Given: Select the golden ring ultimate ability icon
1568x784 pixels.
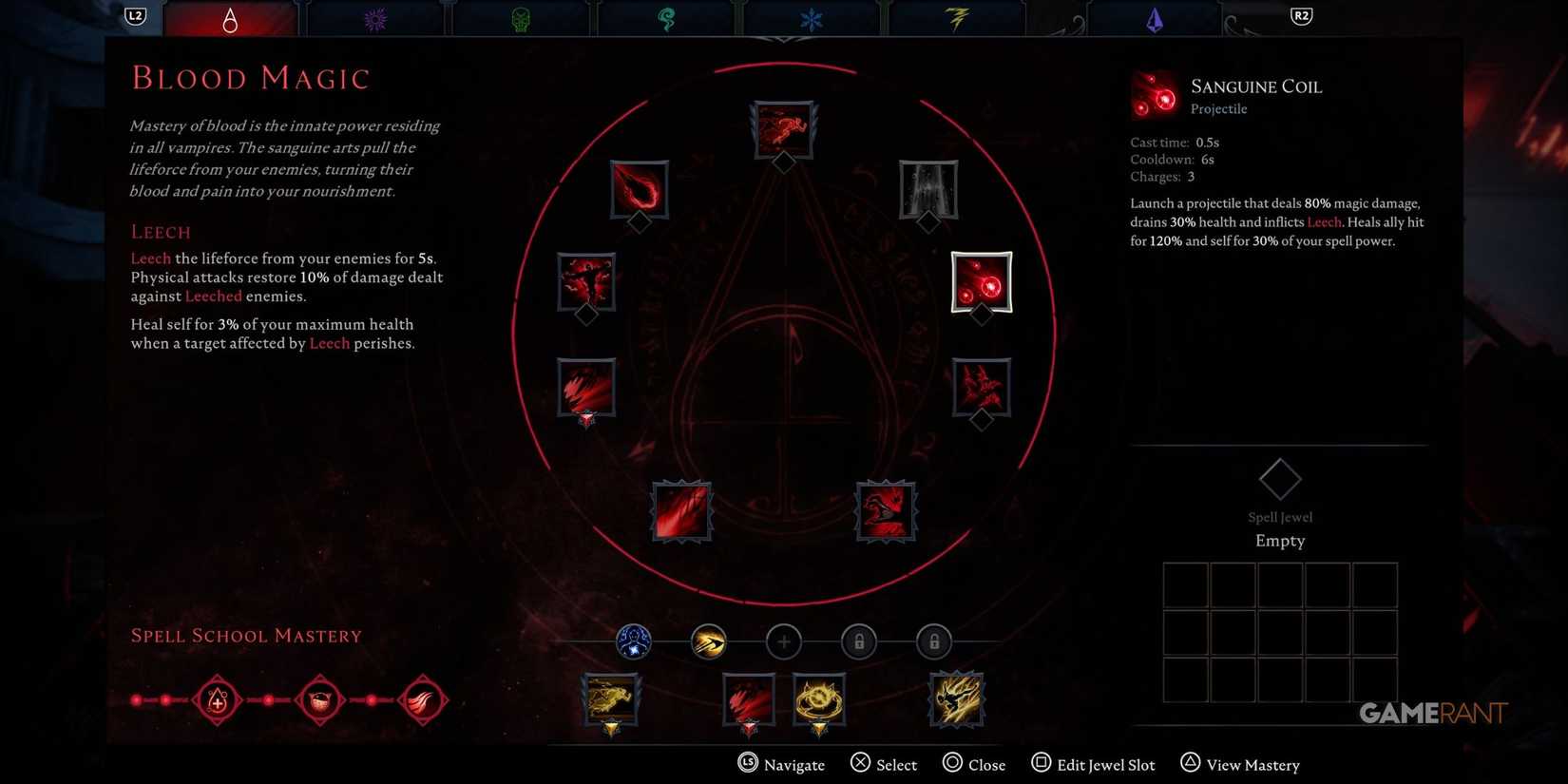Looking at the screenshot, I should pos(817,700).
